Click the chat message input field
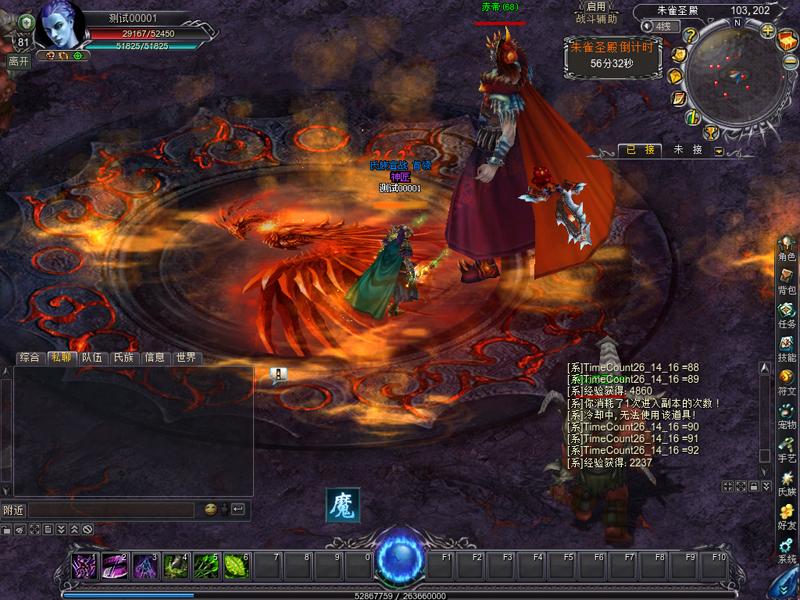This screenshot has height=600, width=800. pos(110,510)
